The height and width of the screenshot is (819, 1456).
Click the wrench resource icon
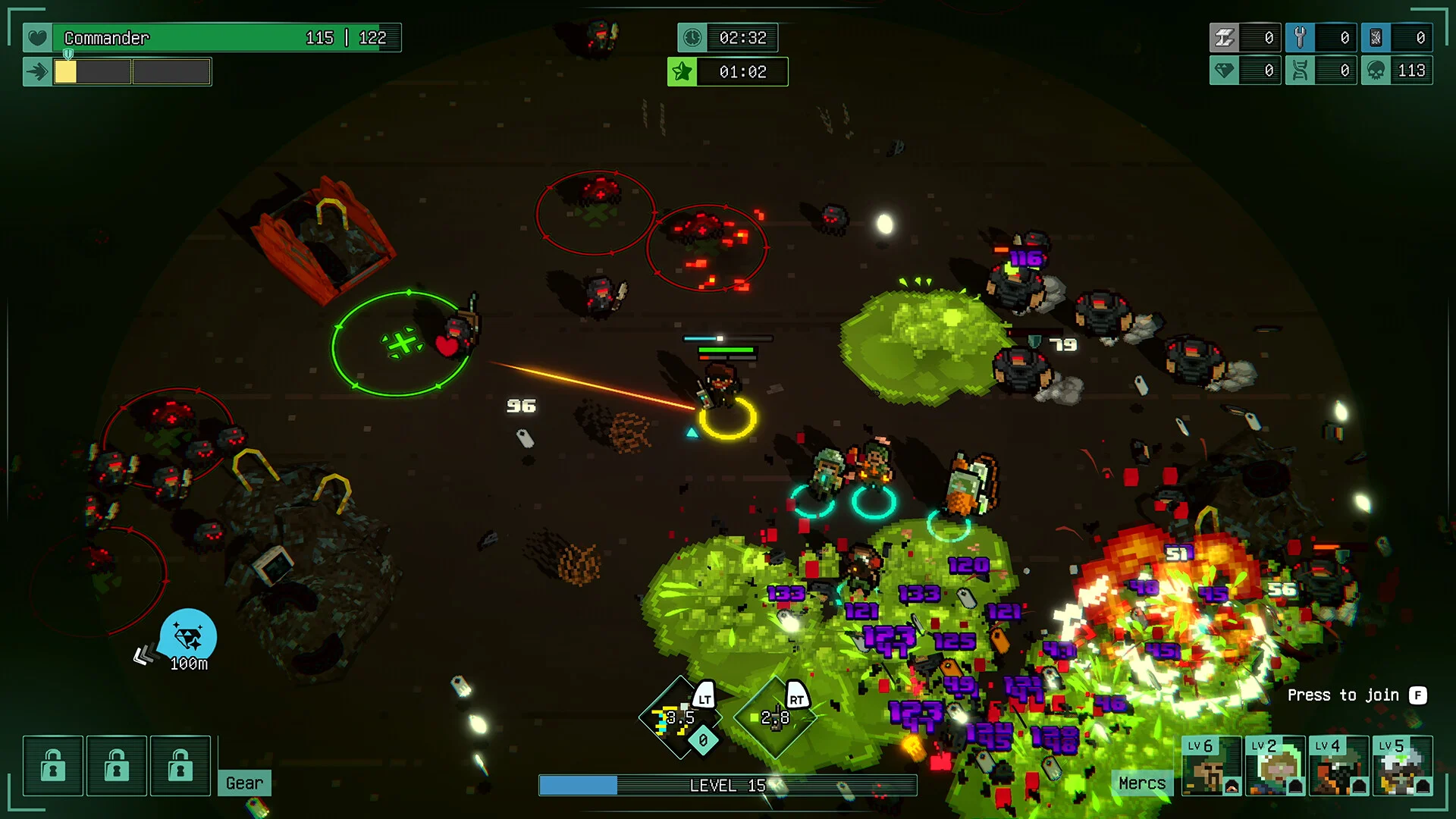point(1300,37)
